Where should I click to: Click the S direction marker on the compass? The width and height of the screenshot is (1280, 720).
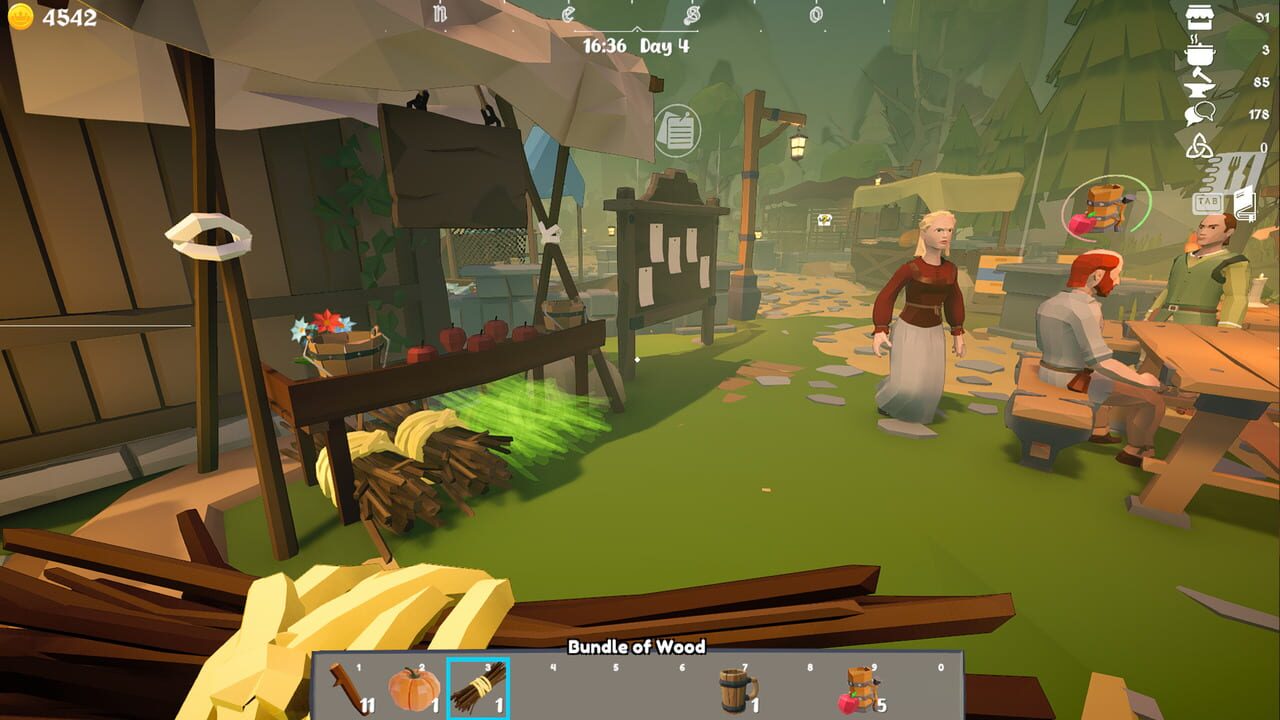[692, 15]
